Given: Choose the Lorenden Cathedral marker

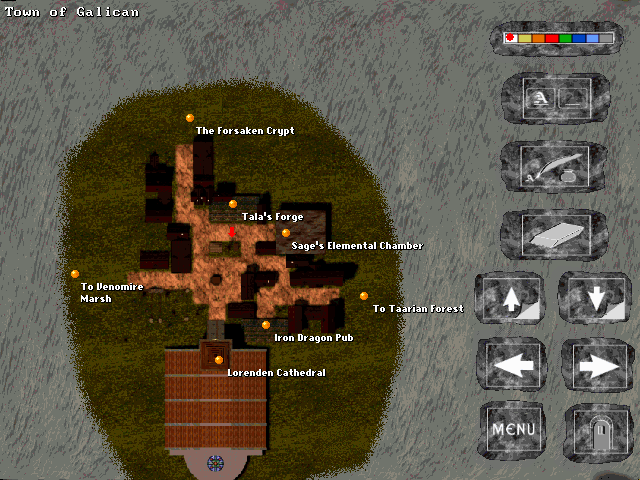Looking at the screenshot, I should click(219, 360).
